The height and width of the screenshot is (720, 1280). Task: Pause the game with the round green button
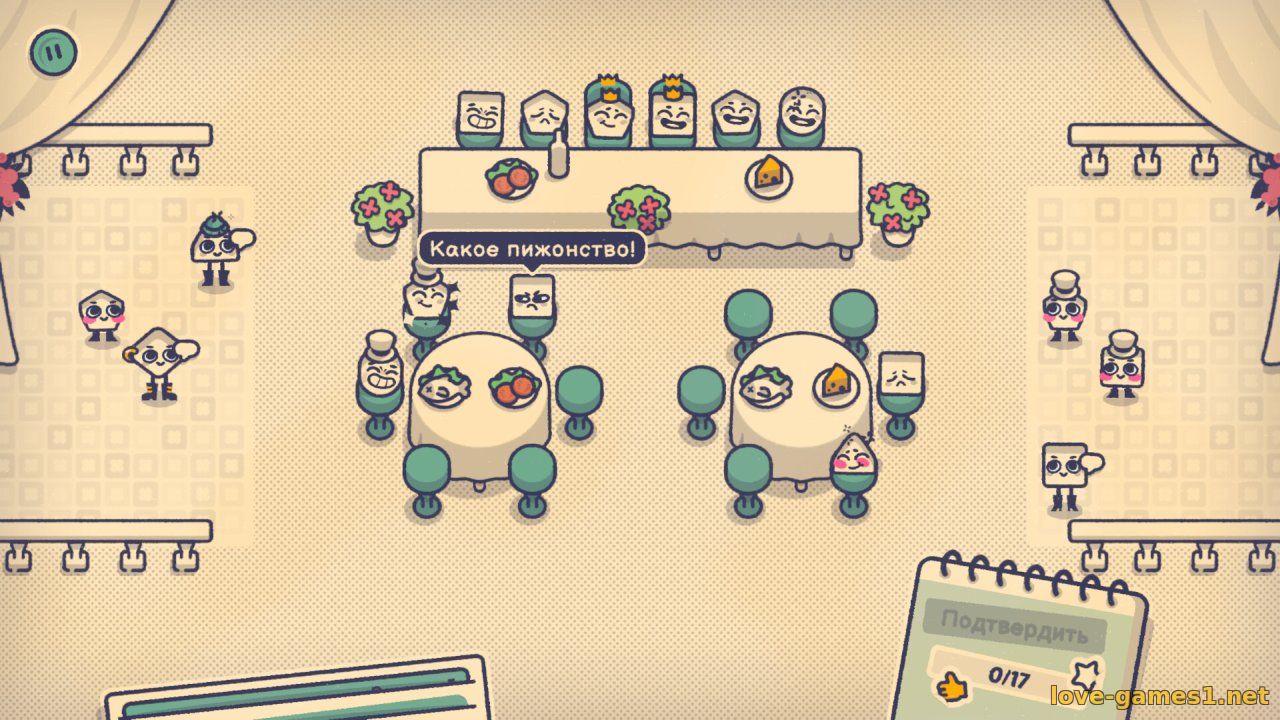(53, 50)
